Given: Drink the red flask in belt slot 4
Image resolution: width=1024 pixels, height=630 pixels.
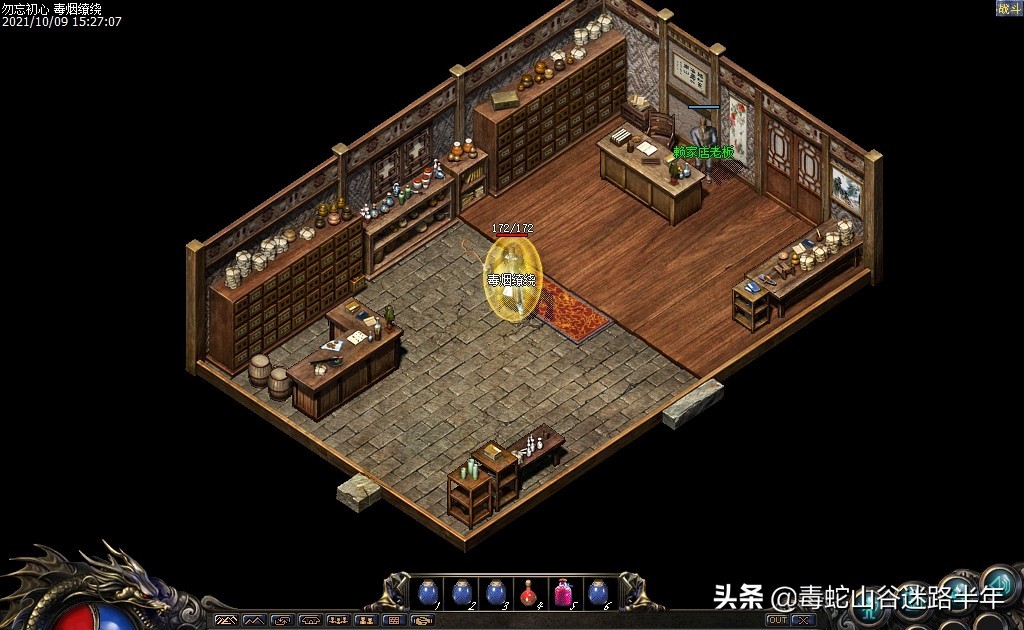Looking at the screenshot, I should tap(529, 593).
